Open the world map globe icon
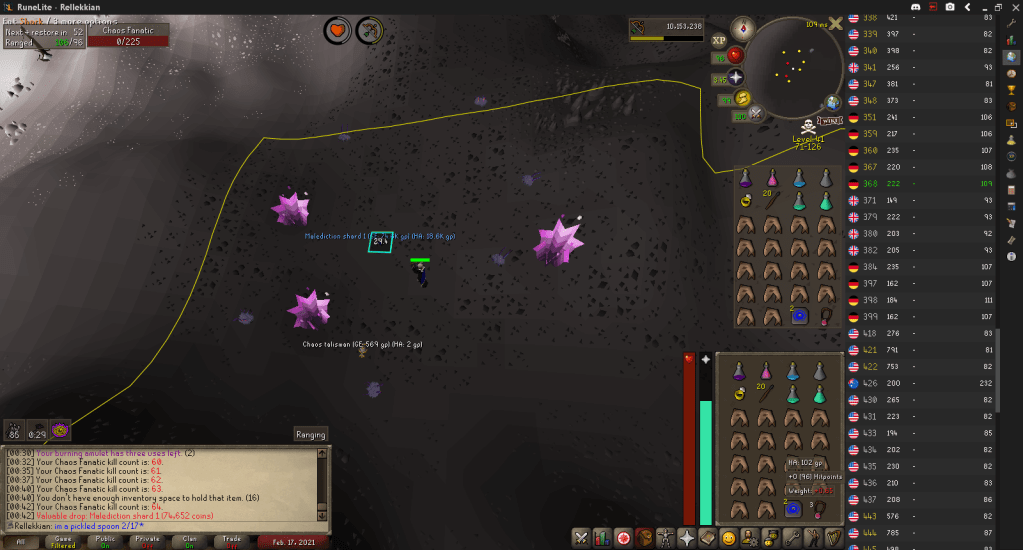Screen dimensions: 1023x550 tap(832, 103)
